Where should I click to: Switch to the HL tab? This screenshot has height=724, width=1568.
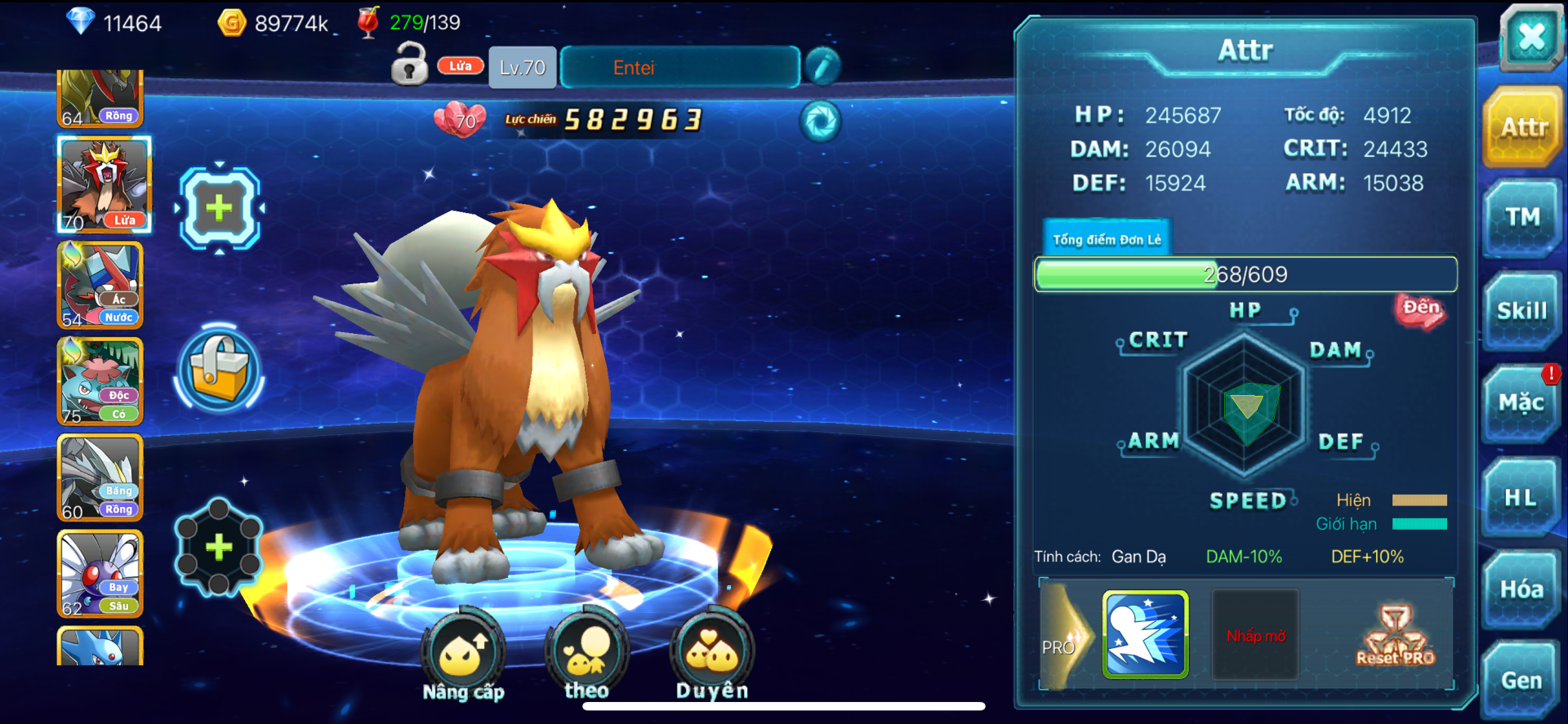(1521, 497)
